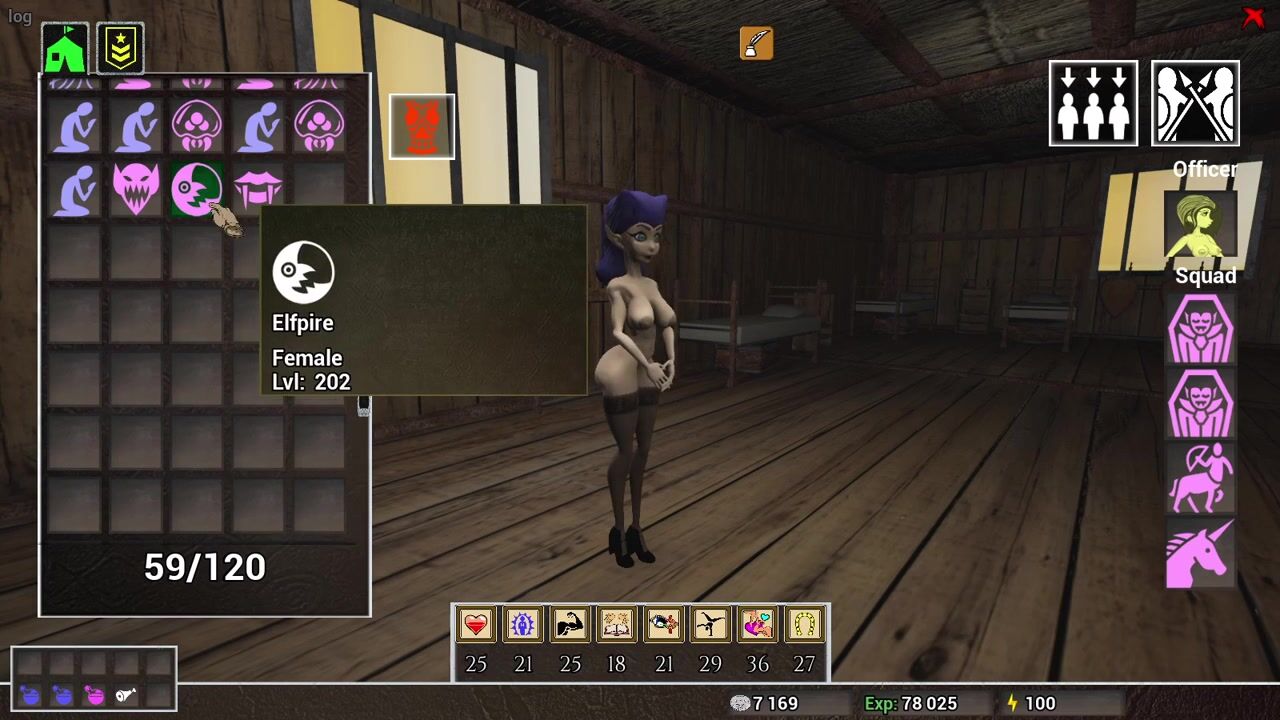
Task: Open the crossed spears combat button
Action: pos(1195,103)
